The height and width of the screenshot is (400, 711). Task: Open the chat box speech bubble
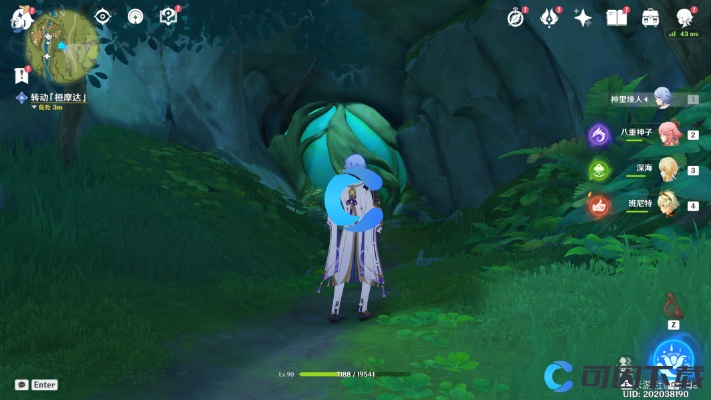tap(21, 385)
